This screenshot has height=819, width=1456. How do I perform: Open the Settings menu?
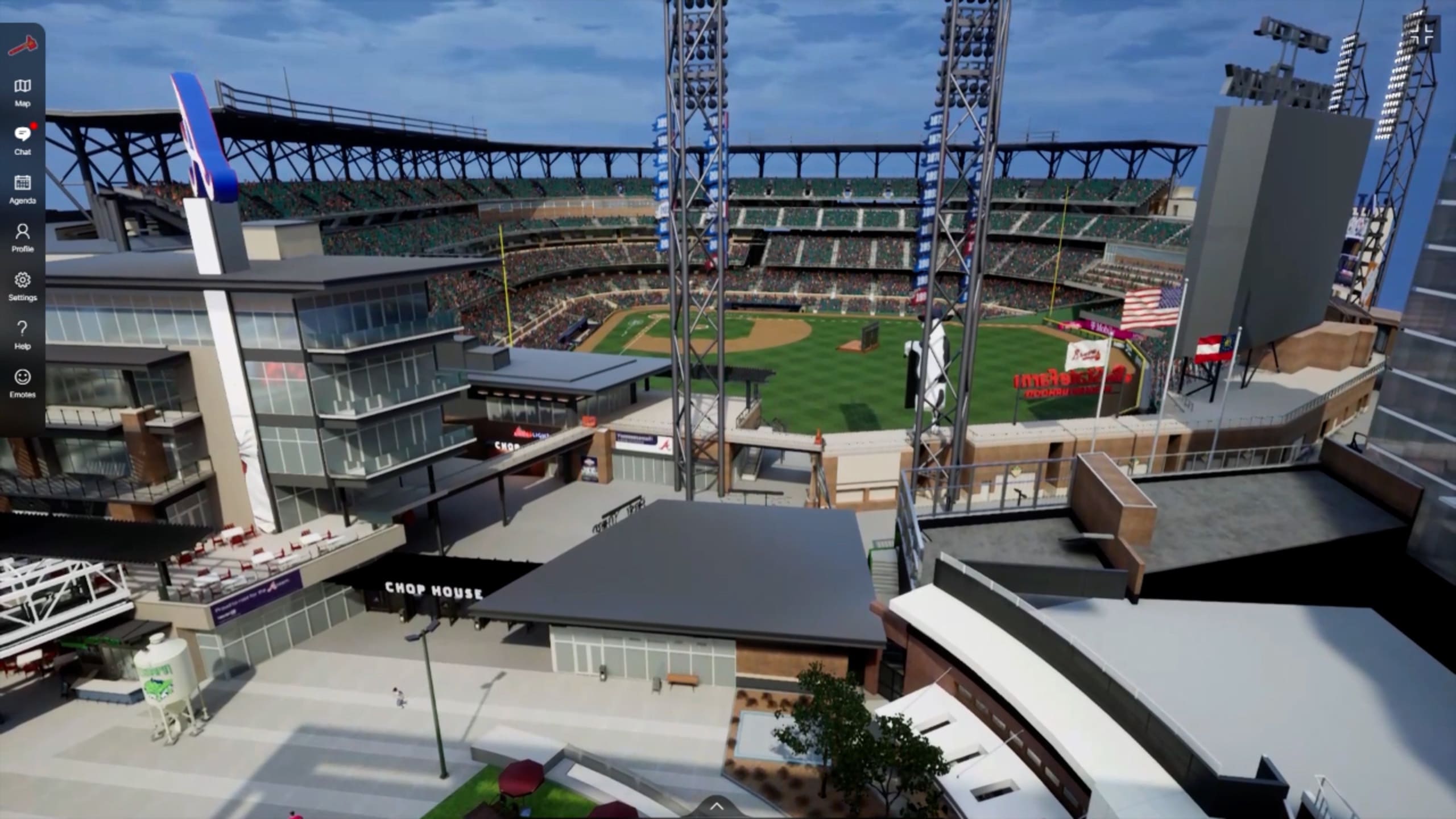pos(23,286)
